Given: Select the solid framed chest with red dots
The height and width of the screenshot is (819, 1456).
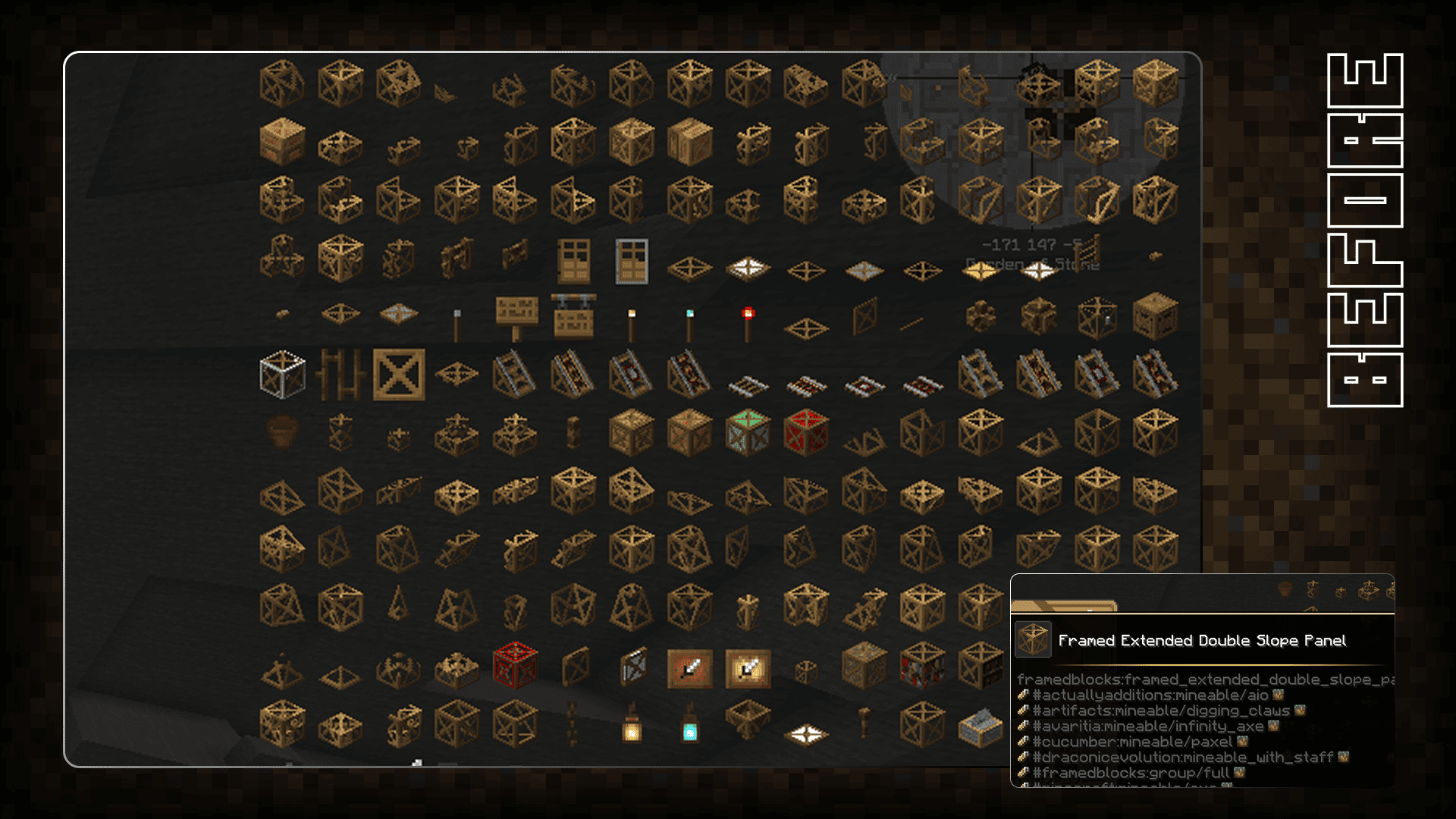Looking at the screenshot, I should pos(282,141).
